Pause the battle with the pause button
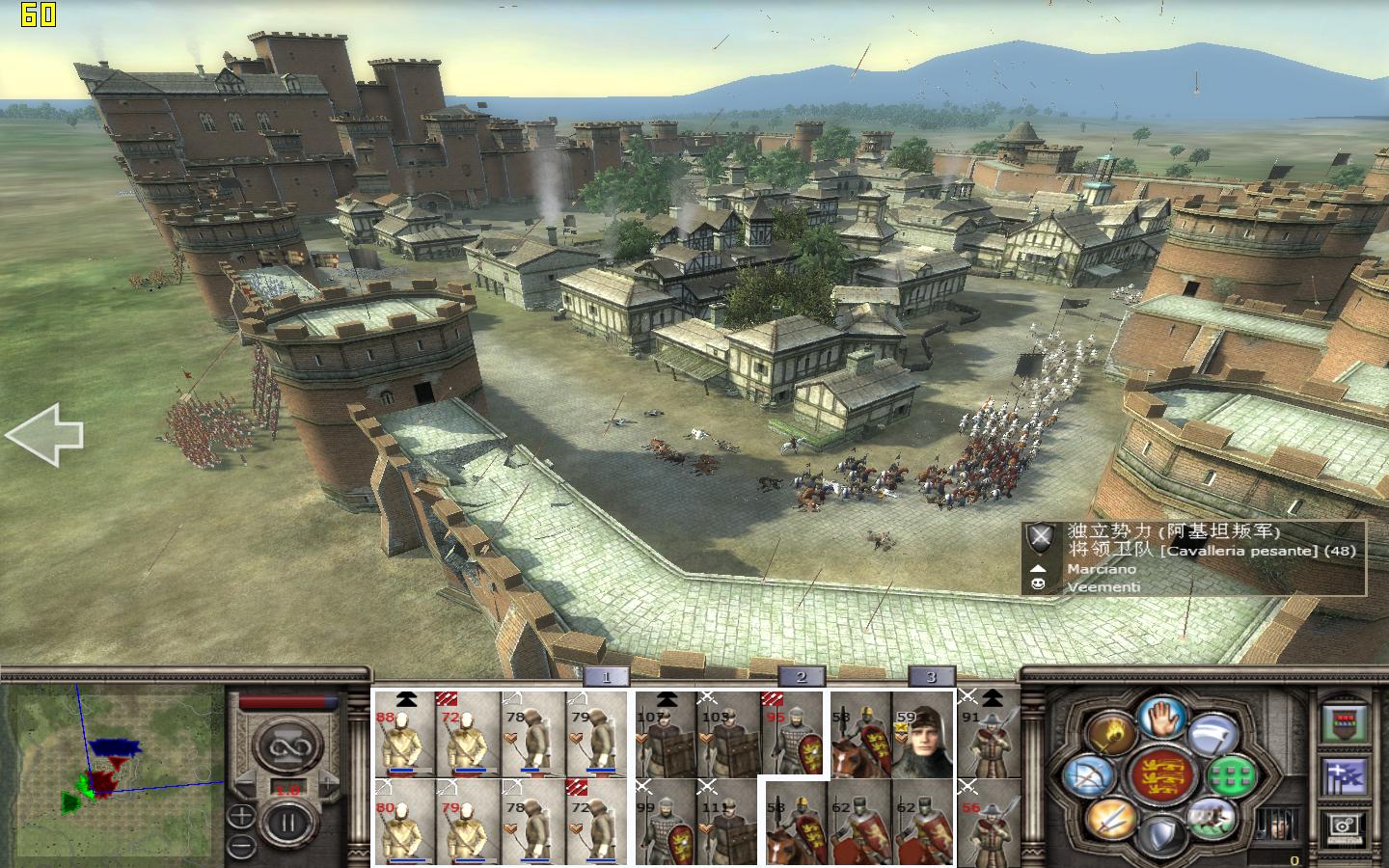 click(x=286, y=822)
